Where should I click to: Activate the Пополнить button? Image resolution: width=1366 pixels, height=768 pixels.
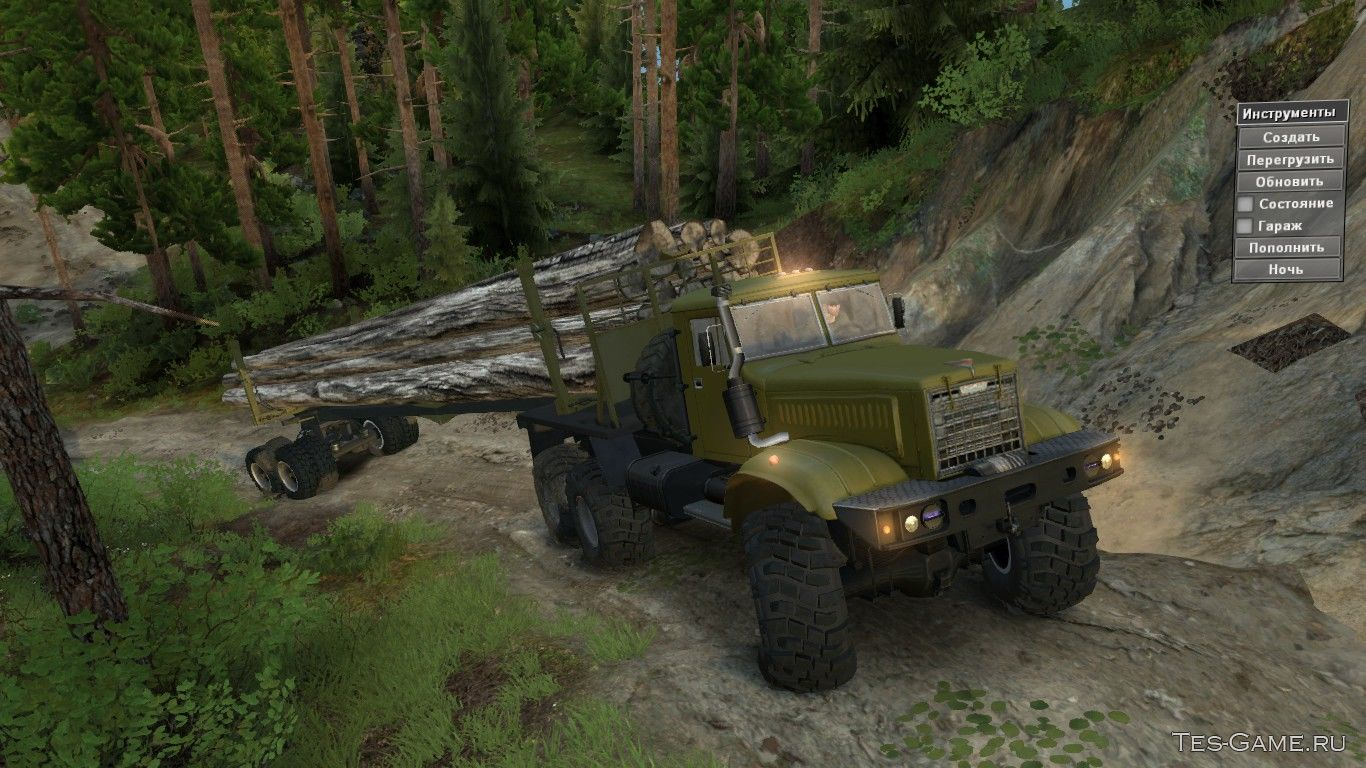[x=1287, y=247]
